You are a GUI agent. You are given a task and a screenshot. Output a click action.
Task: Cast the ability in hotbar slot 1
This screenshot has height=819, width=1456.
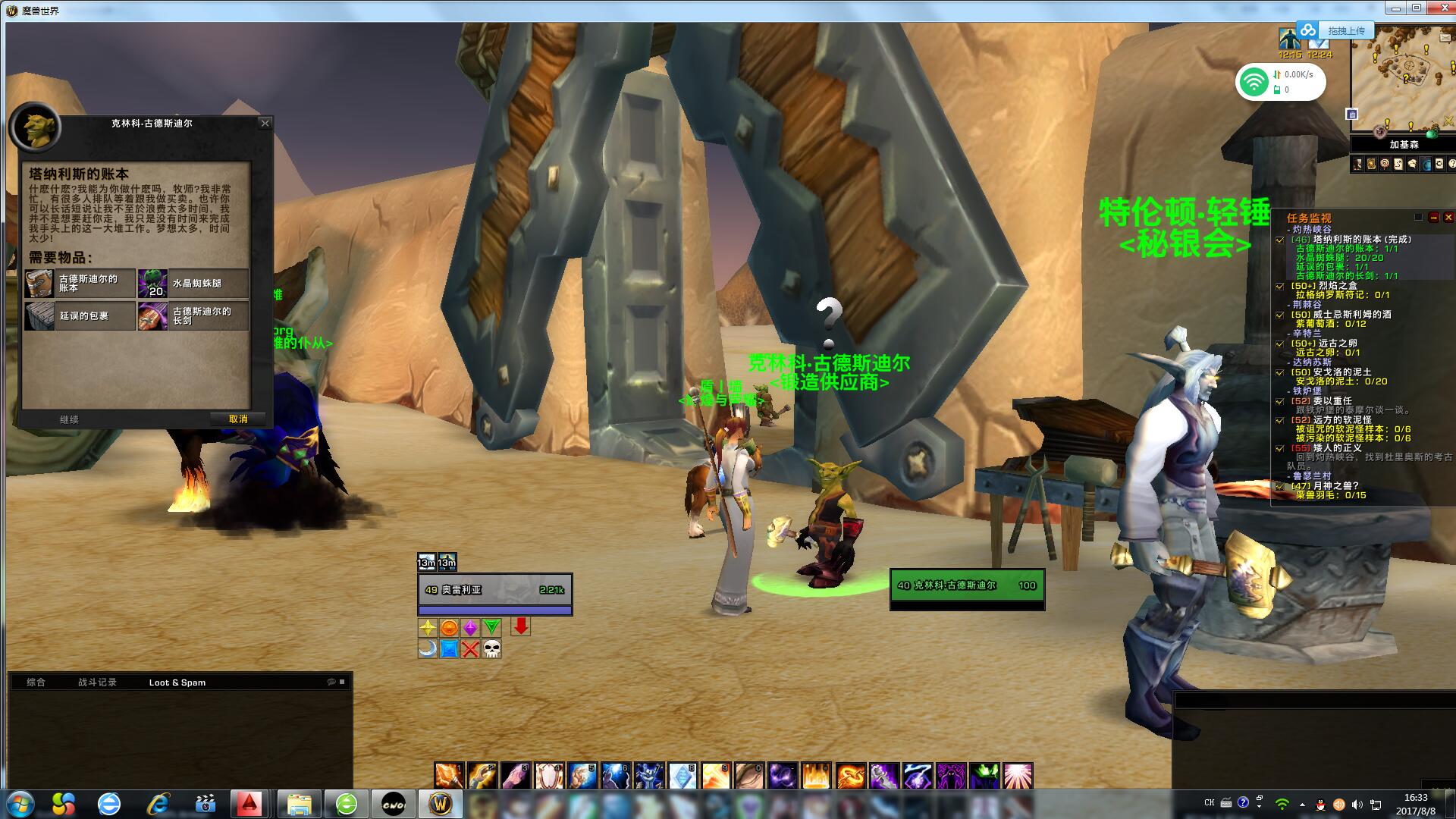(x=449, y=776)
